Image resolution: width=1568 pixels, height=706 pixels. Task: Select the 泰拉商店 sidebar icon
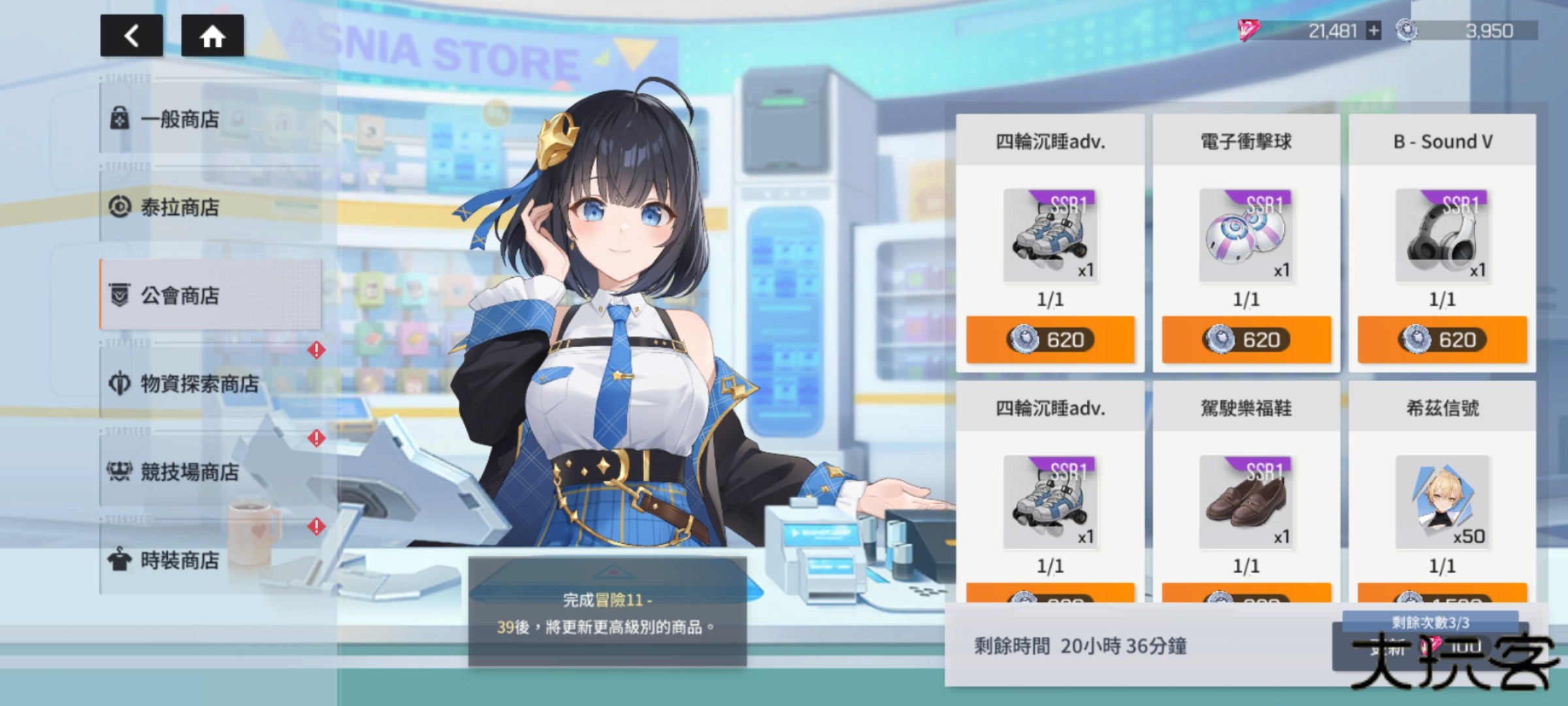(119, 208)
